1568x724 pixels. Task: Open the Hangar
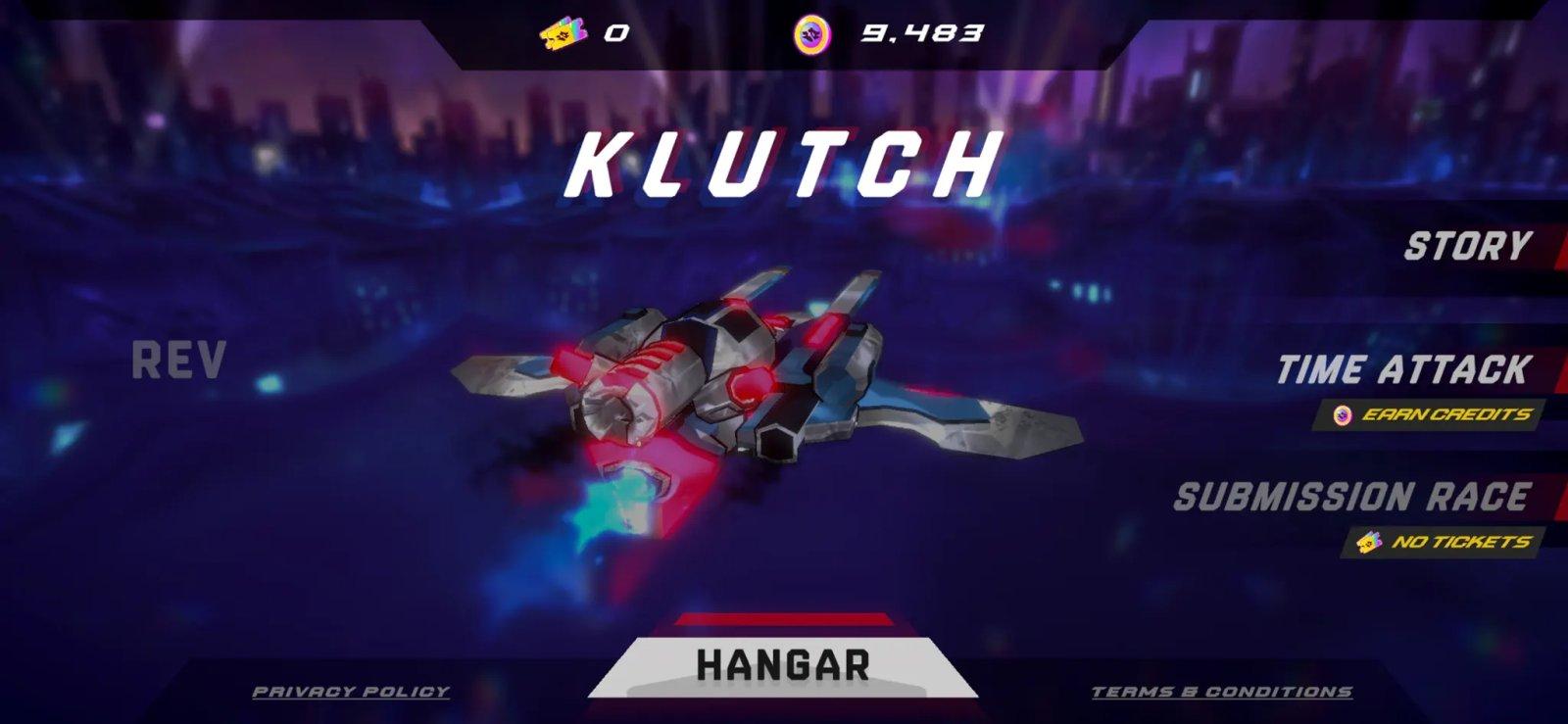click(782, 665)
